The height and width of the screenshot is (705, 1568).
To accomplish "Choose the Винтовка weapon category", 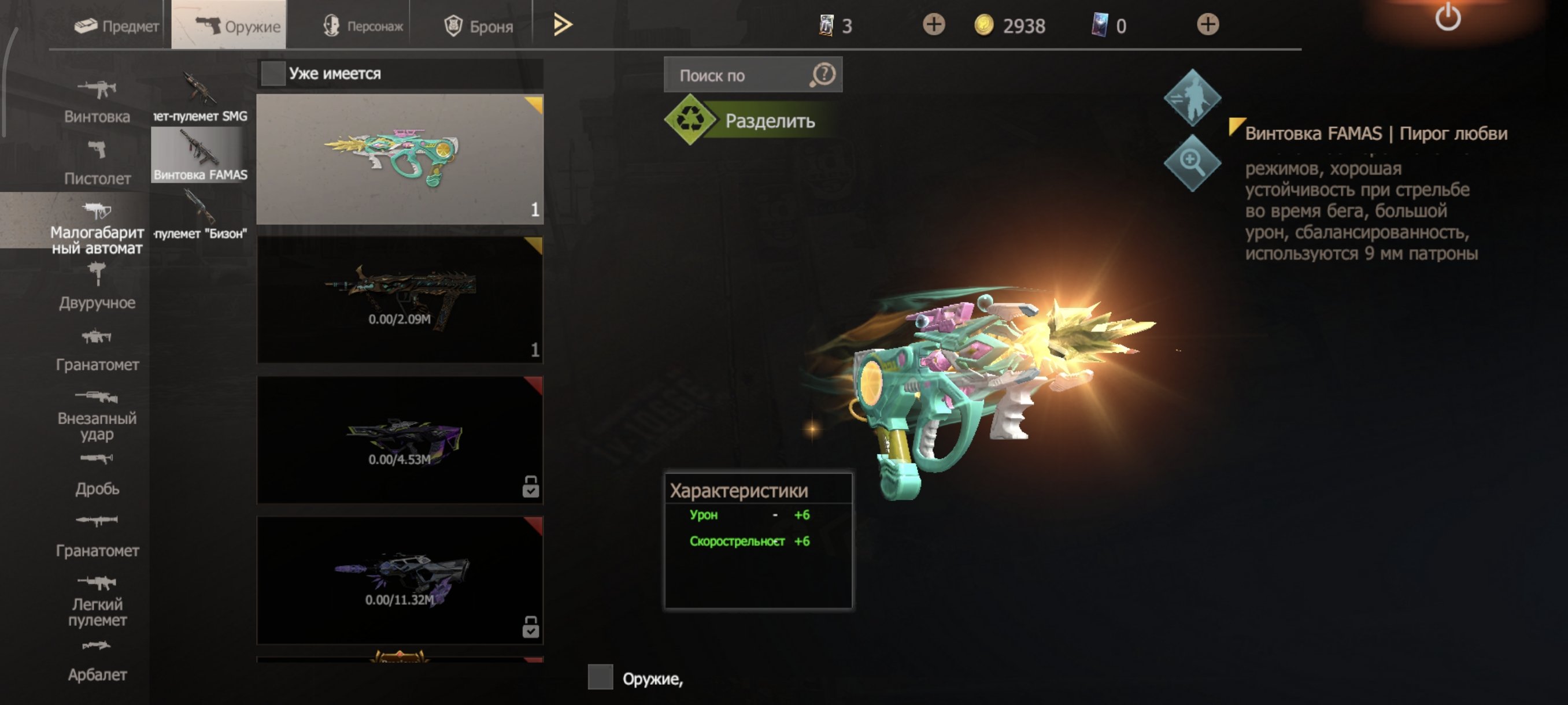I will [97, 102].
